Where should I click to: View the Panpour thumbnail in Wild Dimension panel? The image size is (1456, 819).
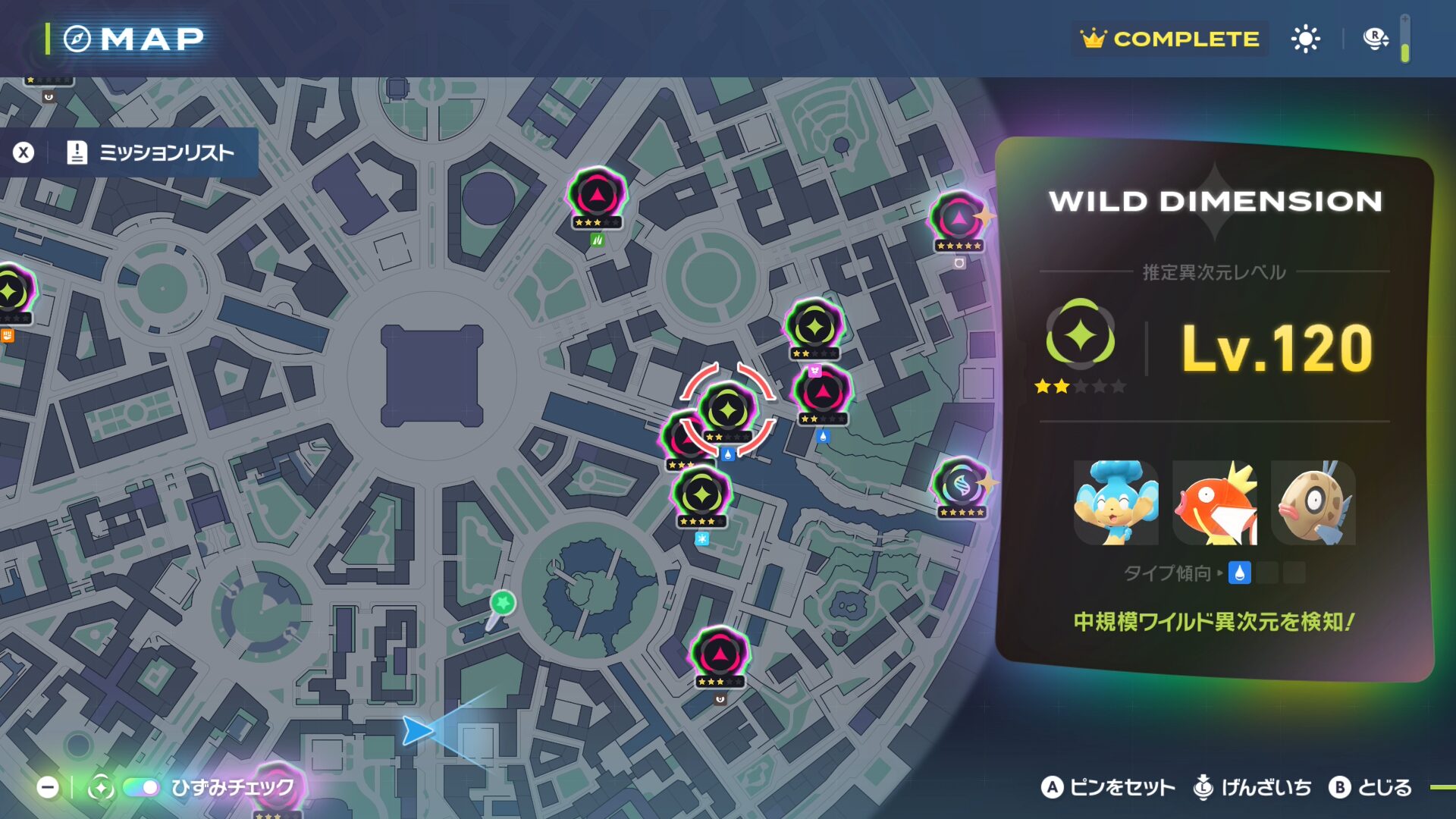[1116, 503]
